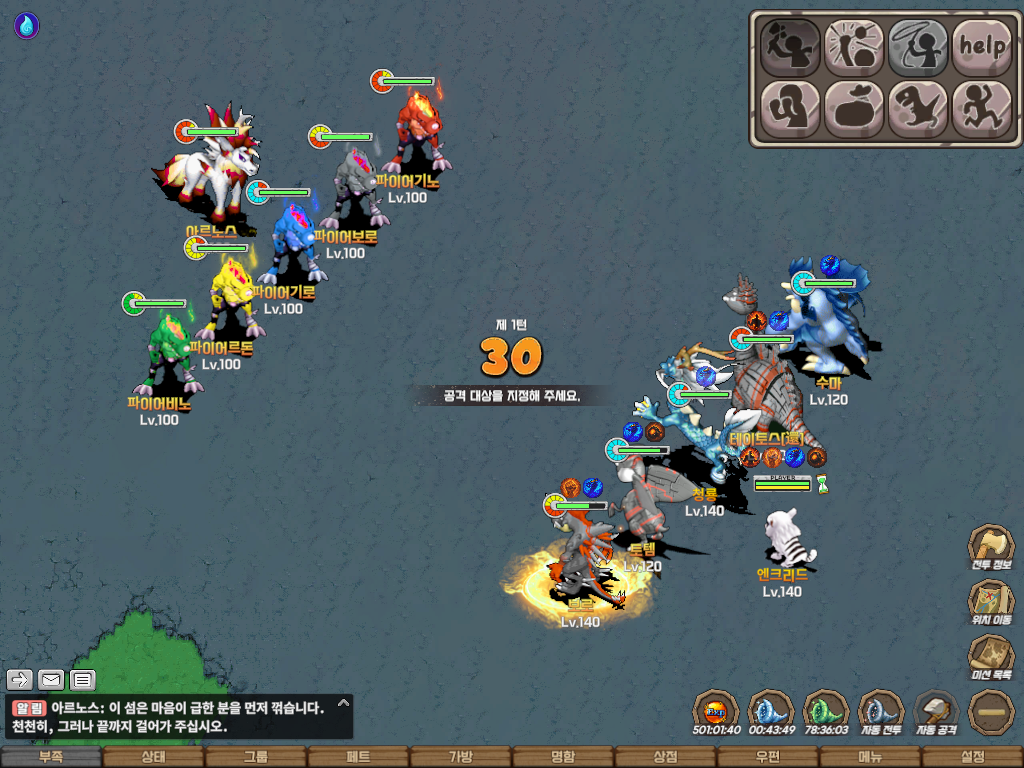Switch to the 페트 pet tab
The height and width of the screenshot is (768, 1024).
[x=358, y=757]
